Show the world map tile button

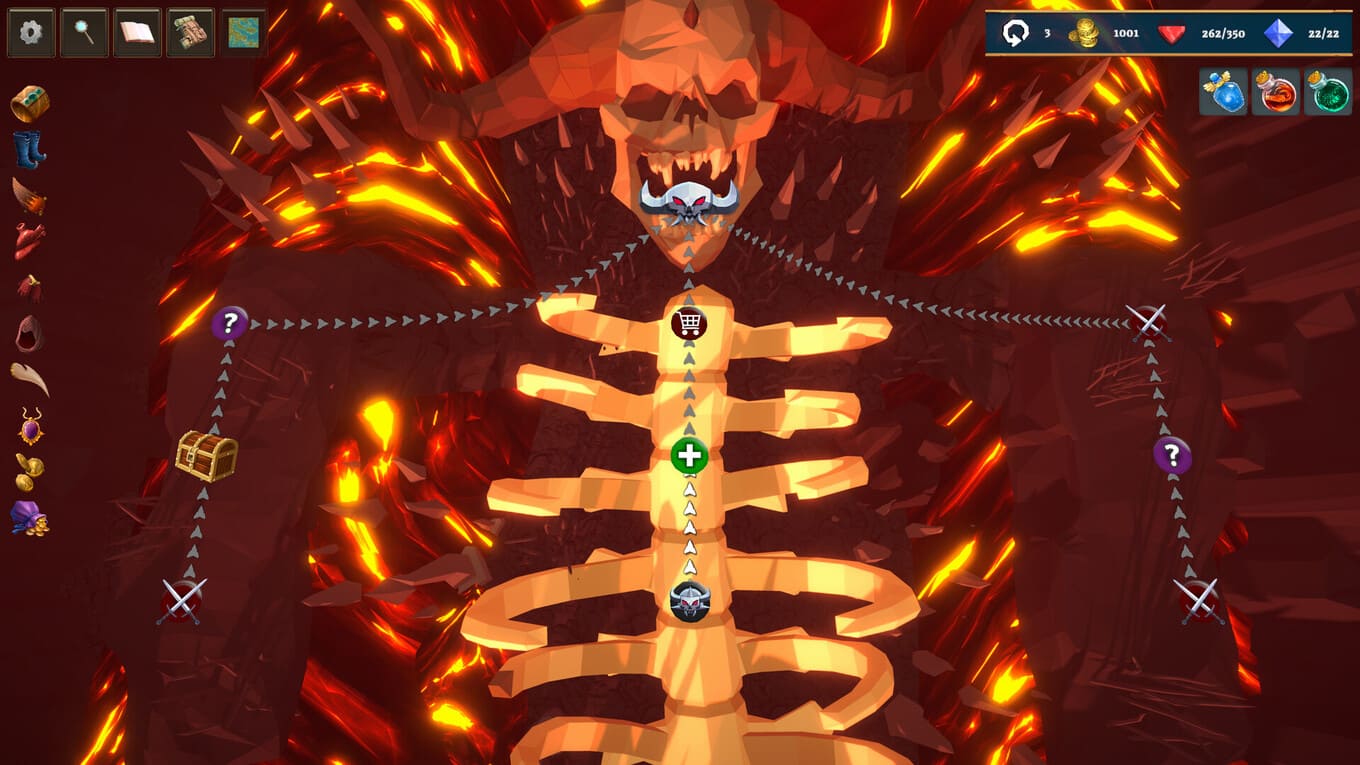pos(243,33)
